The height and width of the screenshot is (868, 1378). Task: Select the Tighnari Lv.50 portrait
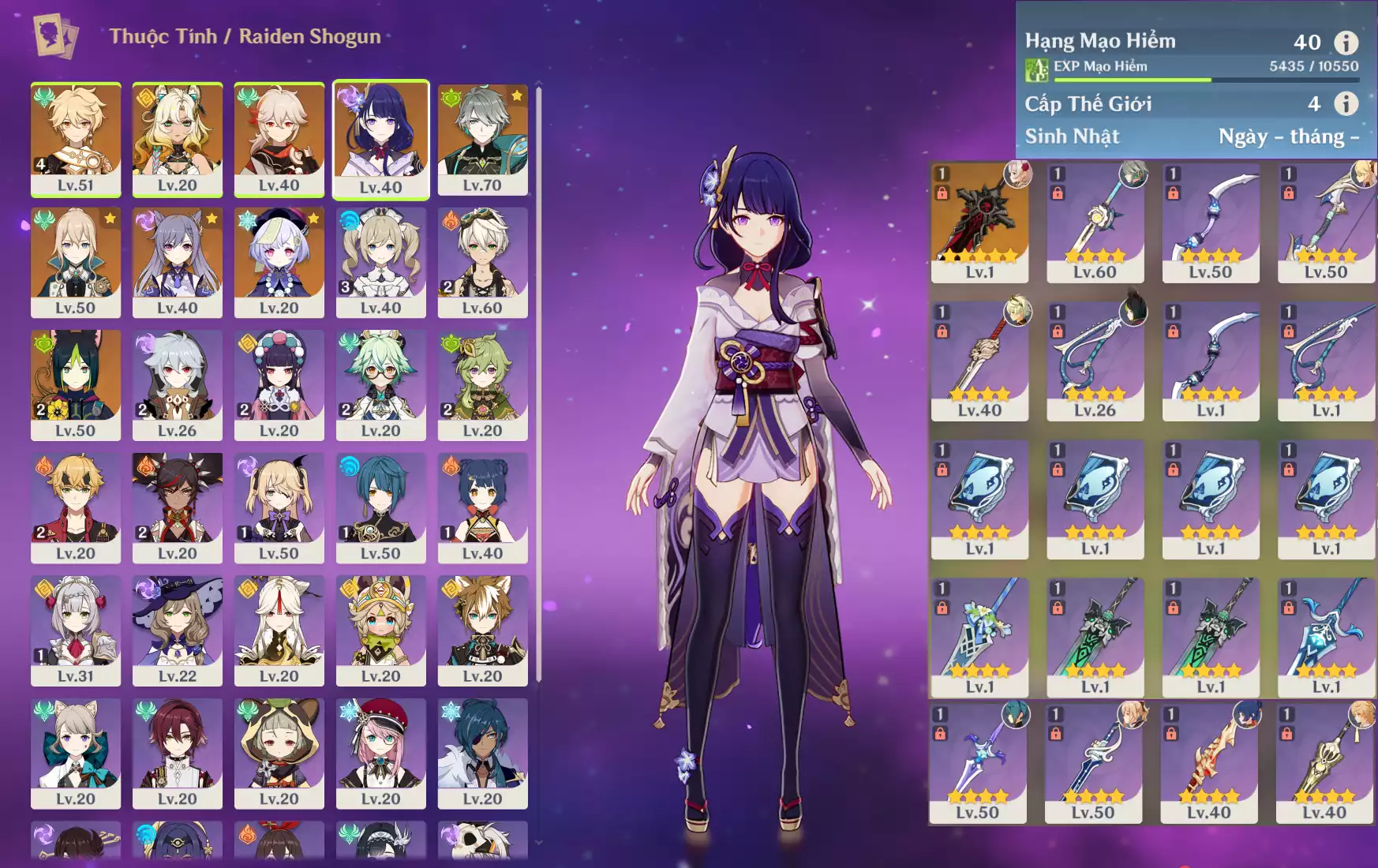76,384
